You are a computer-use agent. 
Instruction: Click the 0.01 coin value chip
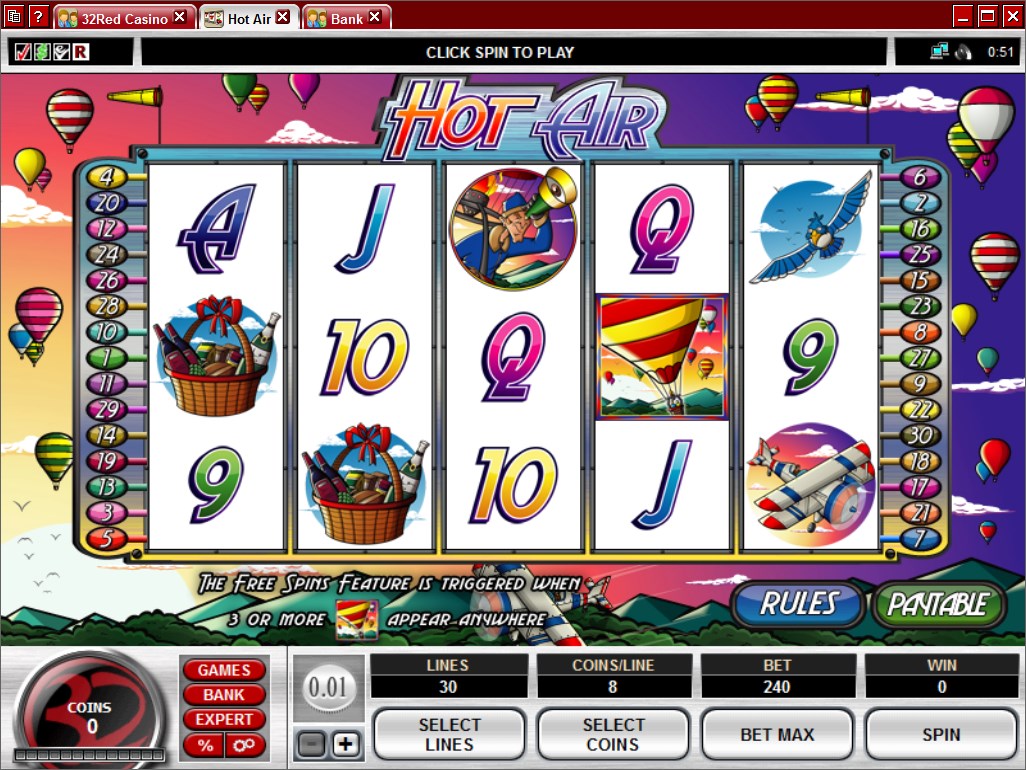[327, 688]
